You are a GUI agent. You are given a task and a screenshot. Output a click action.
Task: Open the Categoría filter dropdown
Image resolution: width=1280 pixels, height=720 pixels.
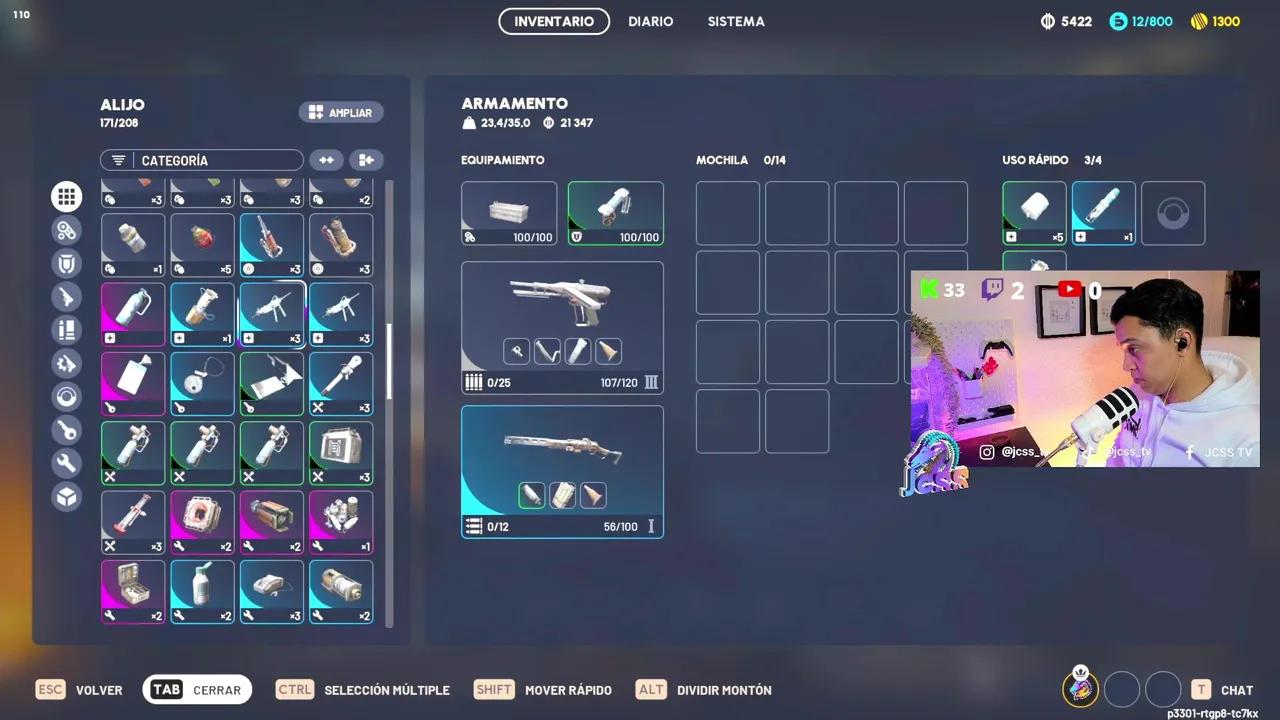(x=200, y=160)
